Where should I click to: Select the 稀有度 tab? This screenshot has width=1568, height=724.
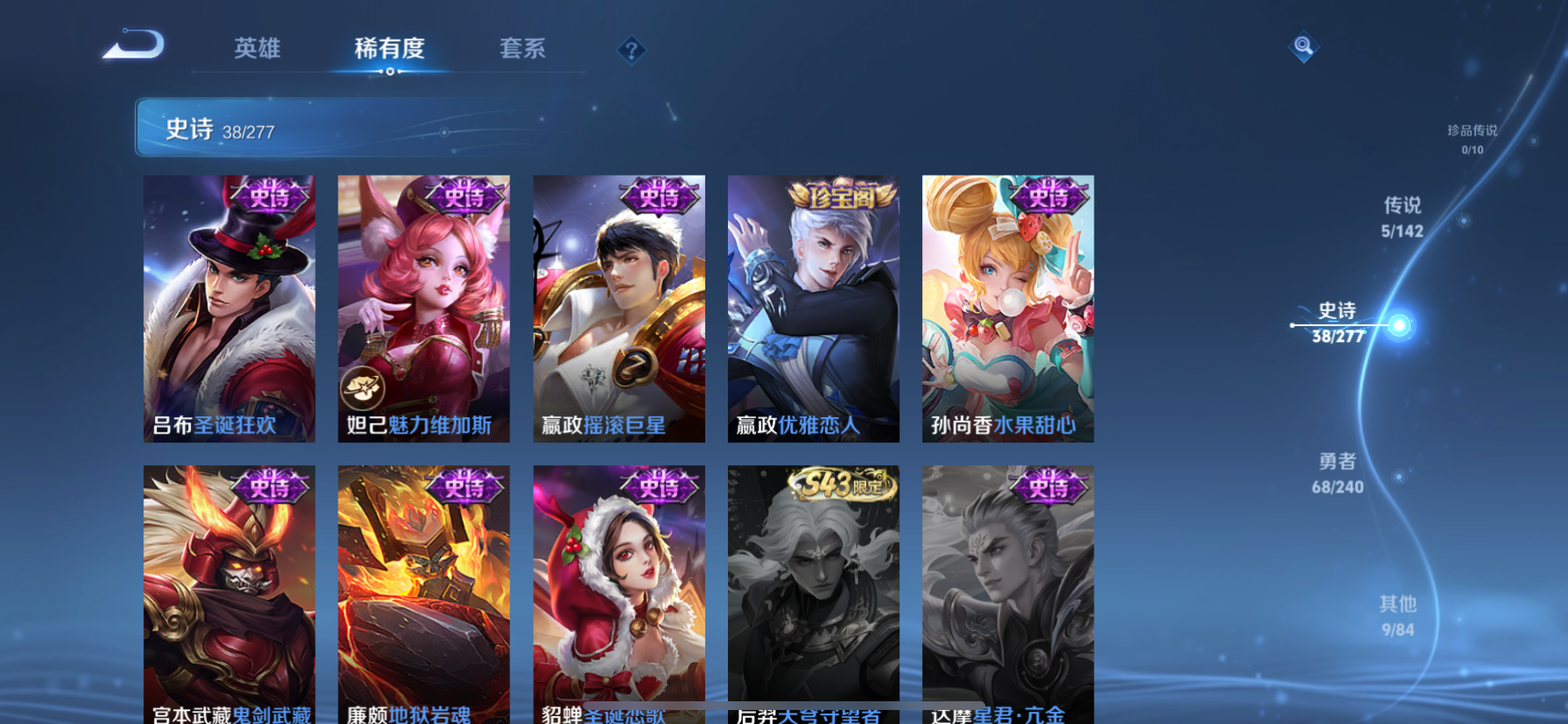(x=390, y=50)
